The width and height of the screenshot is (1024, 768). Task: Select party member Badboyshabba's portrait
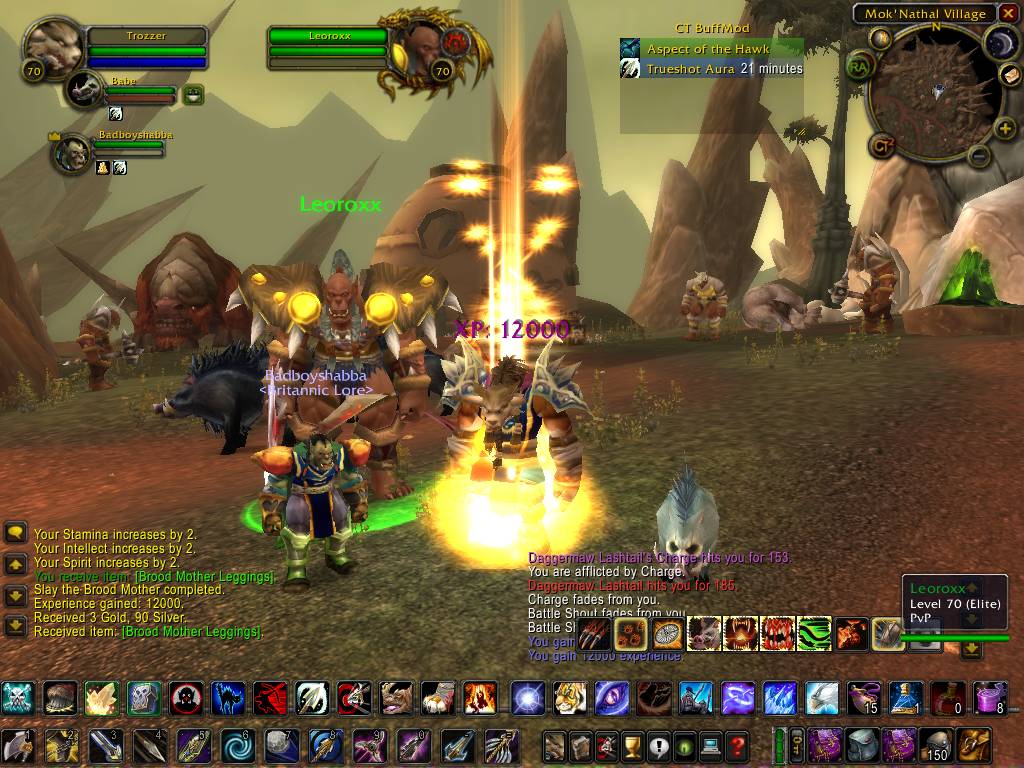70,152
